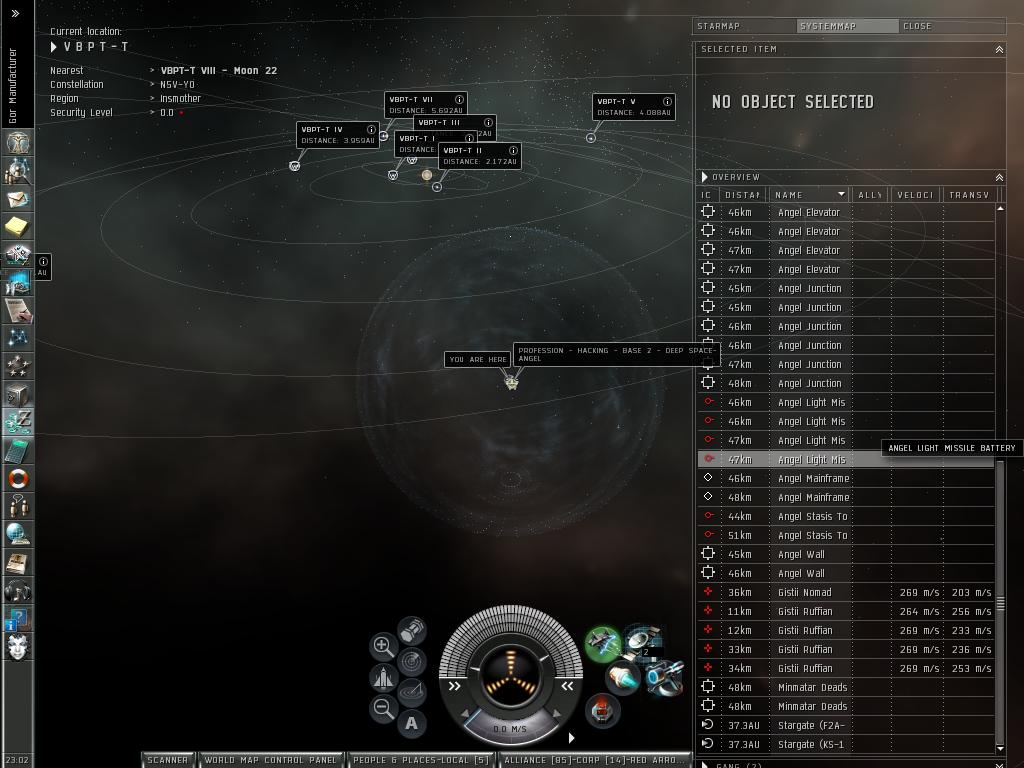Close the system map view
The height and width of the screenshot is (768, 1024).
[917, 26]
